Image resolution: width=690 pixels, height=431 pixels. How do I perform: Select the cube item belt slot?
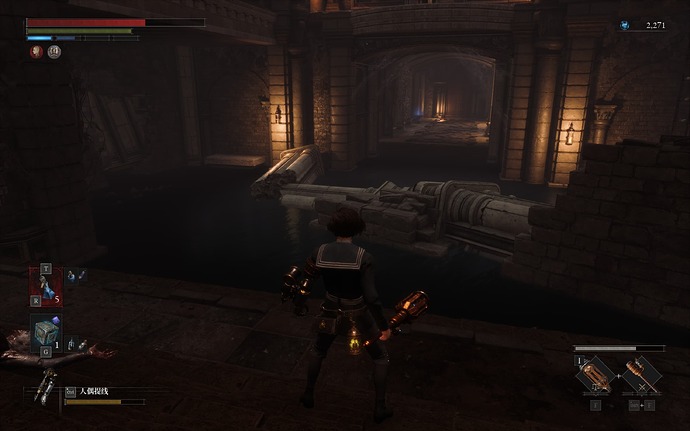[45, 333]
